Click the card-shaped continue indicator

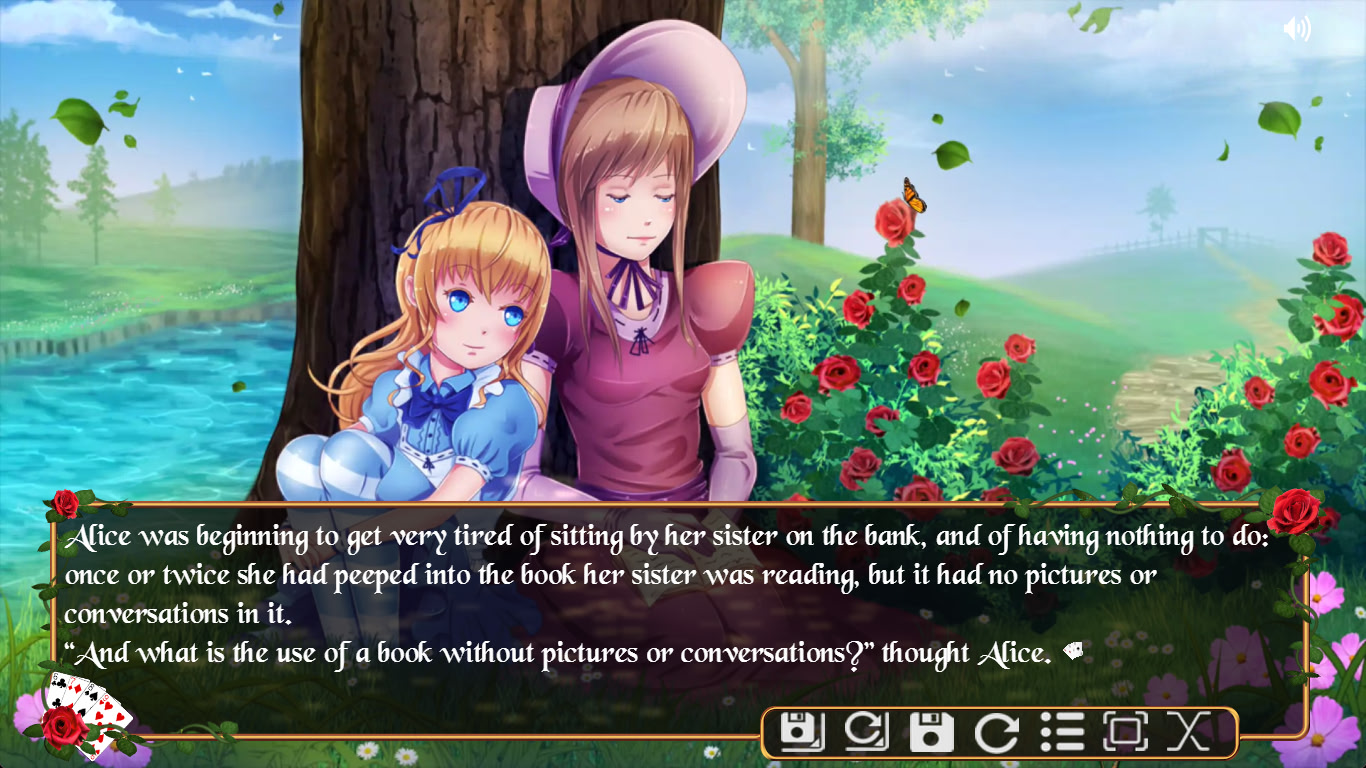click(x=1073, y=650)
